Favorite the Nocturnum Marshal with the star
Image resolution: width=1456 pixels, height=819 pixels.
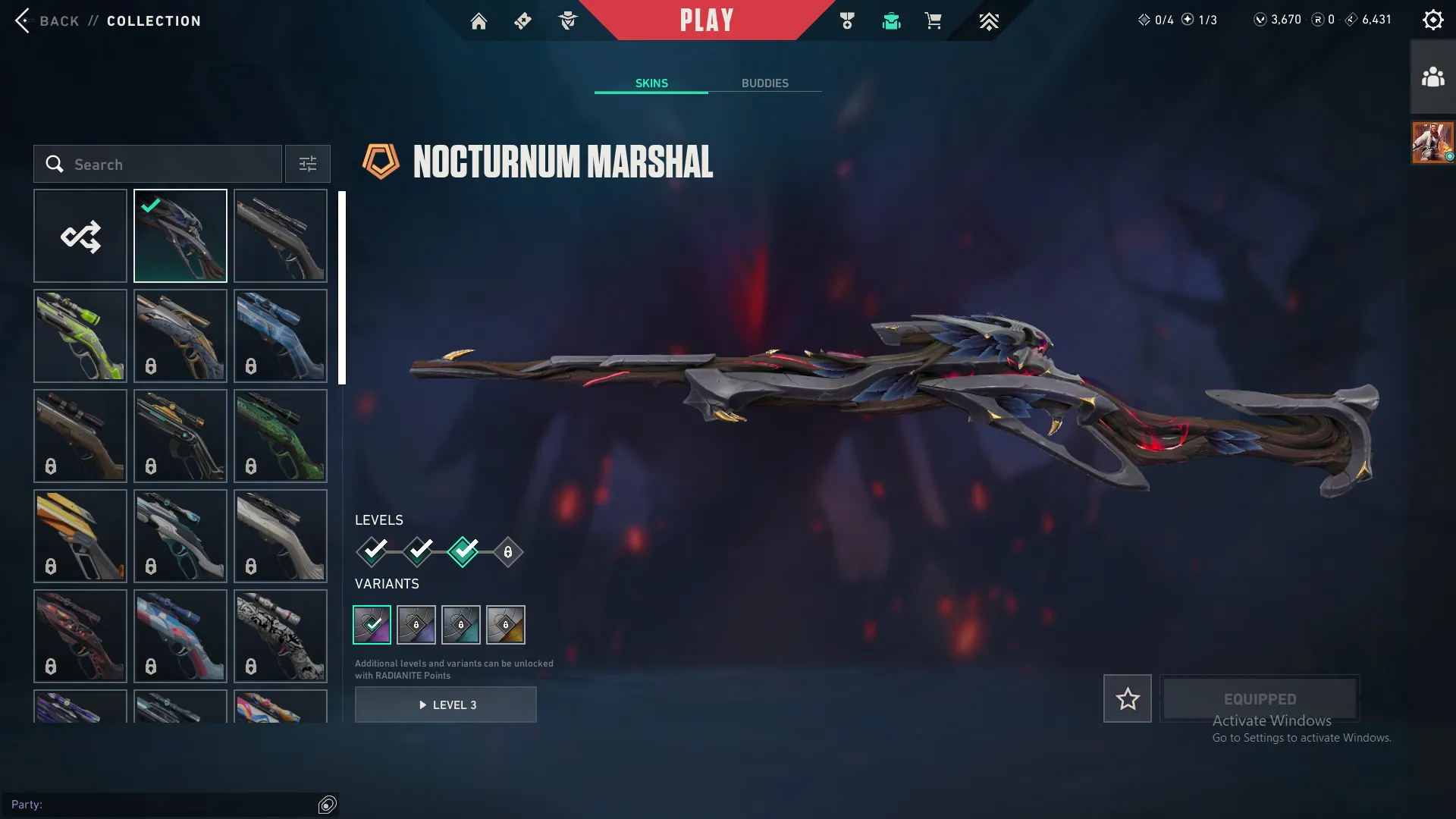coord(1127,698)
